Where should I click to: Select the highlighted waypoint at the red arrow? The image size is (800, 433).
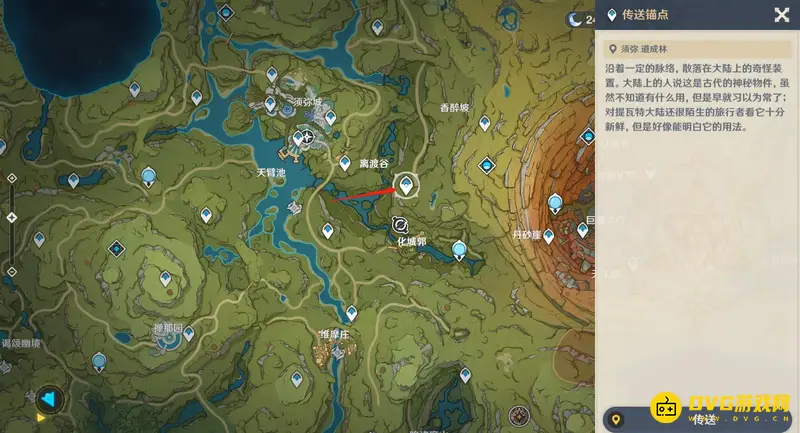(x=406, y=185)
